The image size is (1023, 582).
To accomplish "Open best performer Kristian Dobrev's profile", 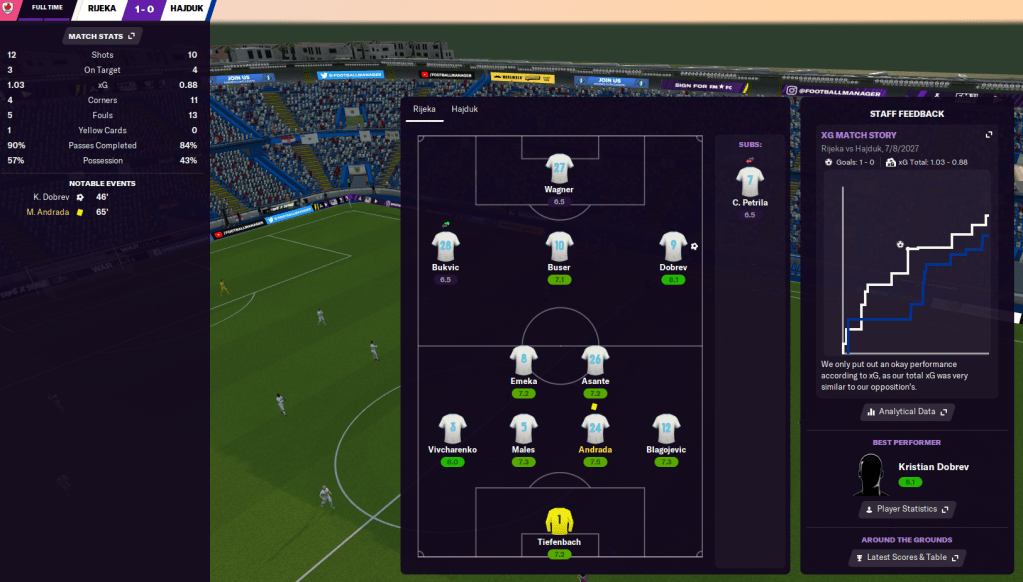I will pos(933,467).
